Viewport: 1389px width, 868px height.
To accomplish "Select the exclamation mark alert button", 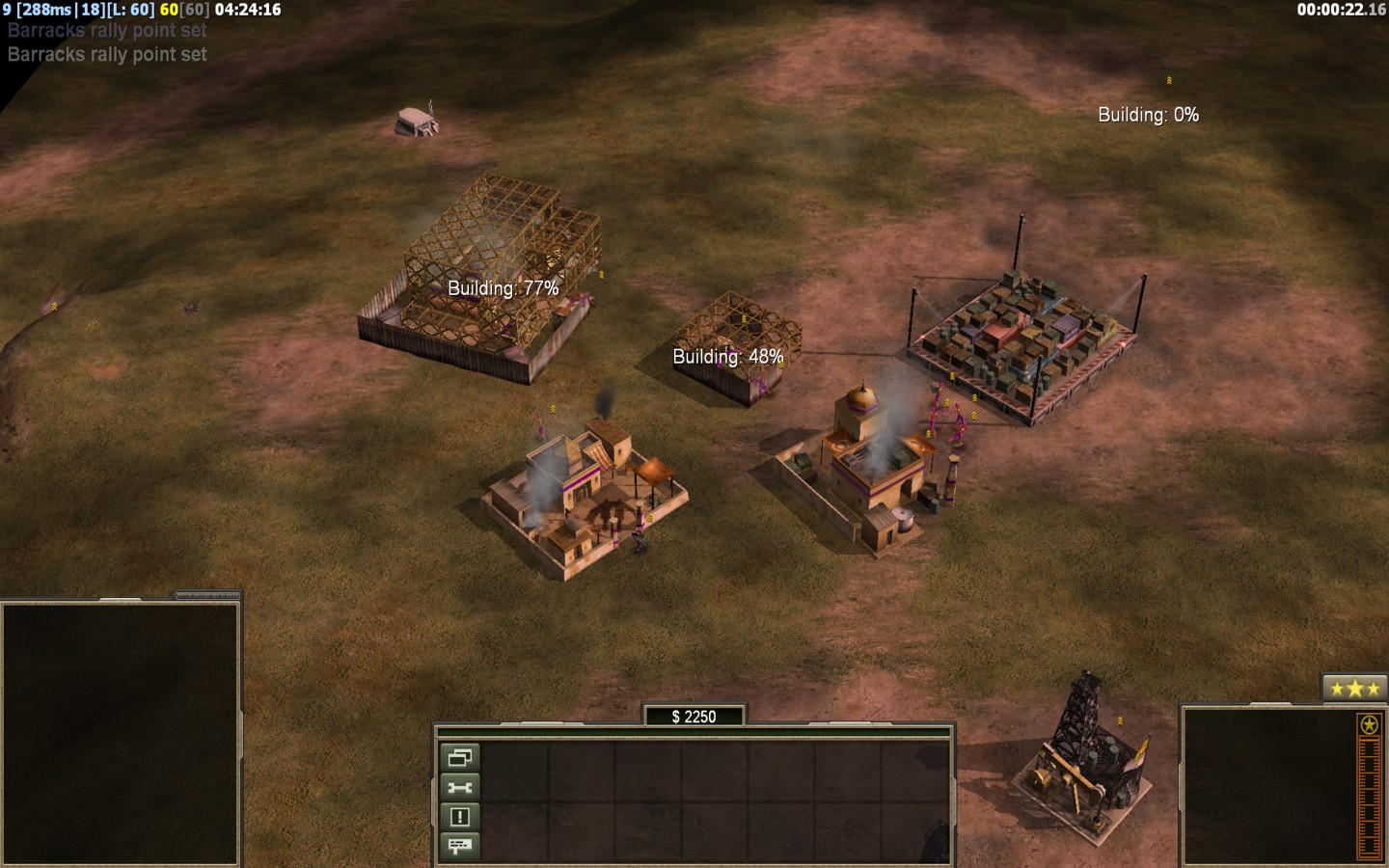I will [459, 817].
